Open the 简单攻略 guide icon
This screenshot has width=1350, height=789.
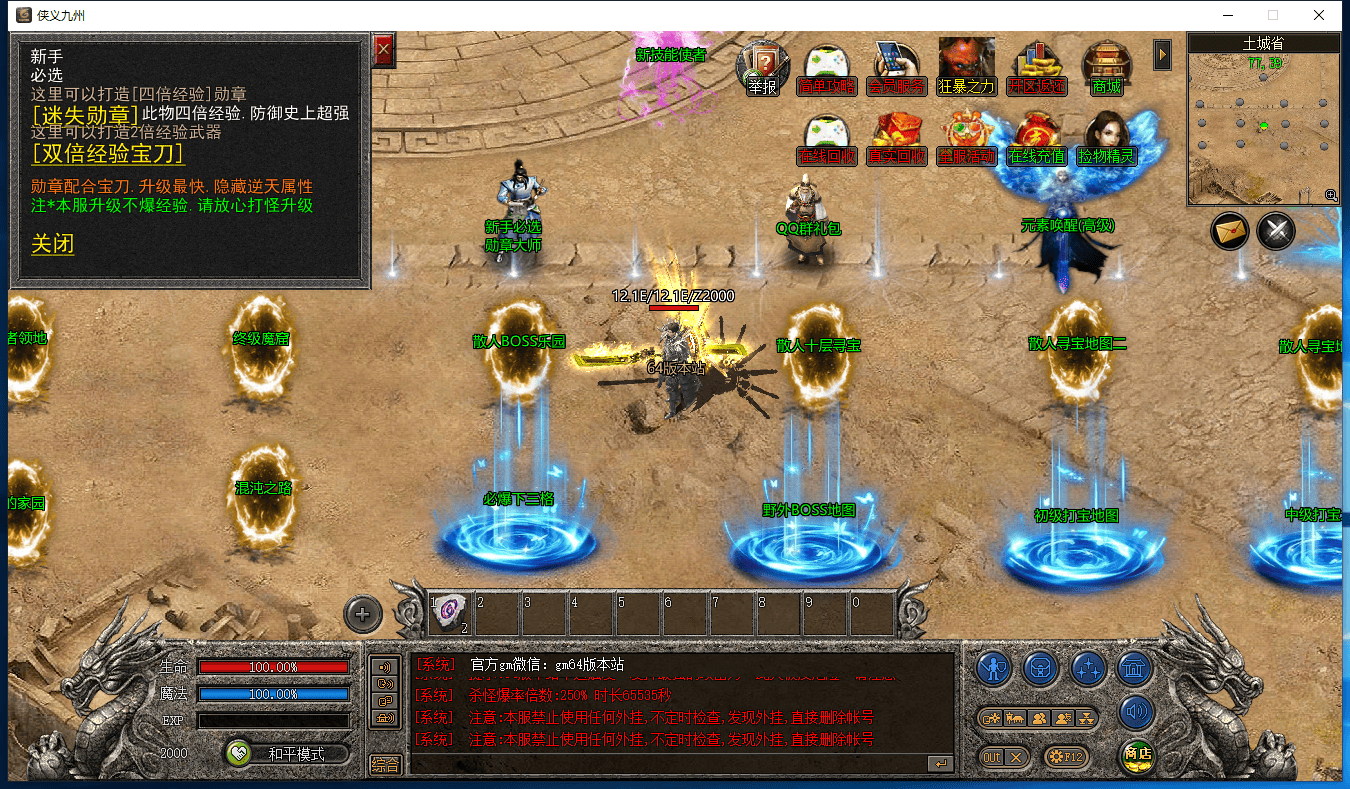point(827,68)
